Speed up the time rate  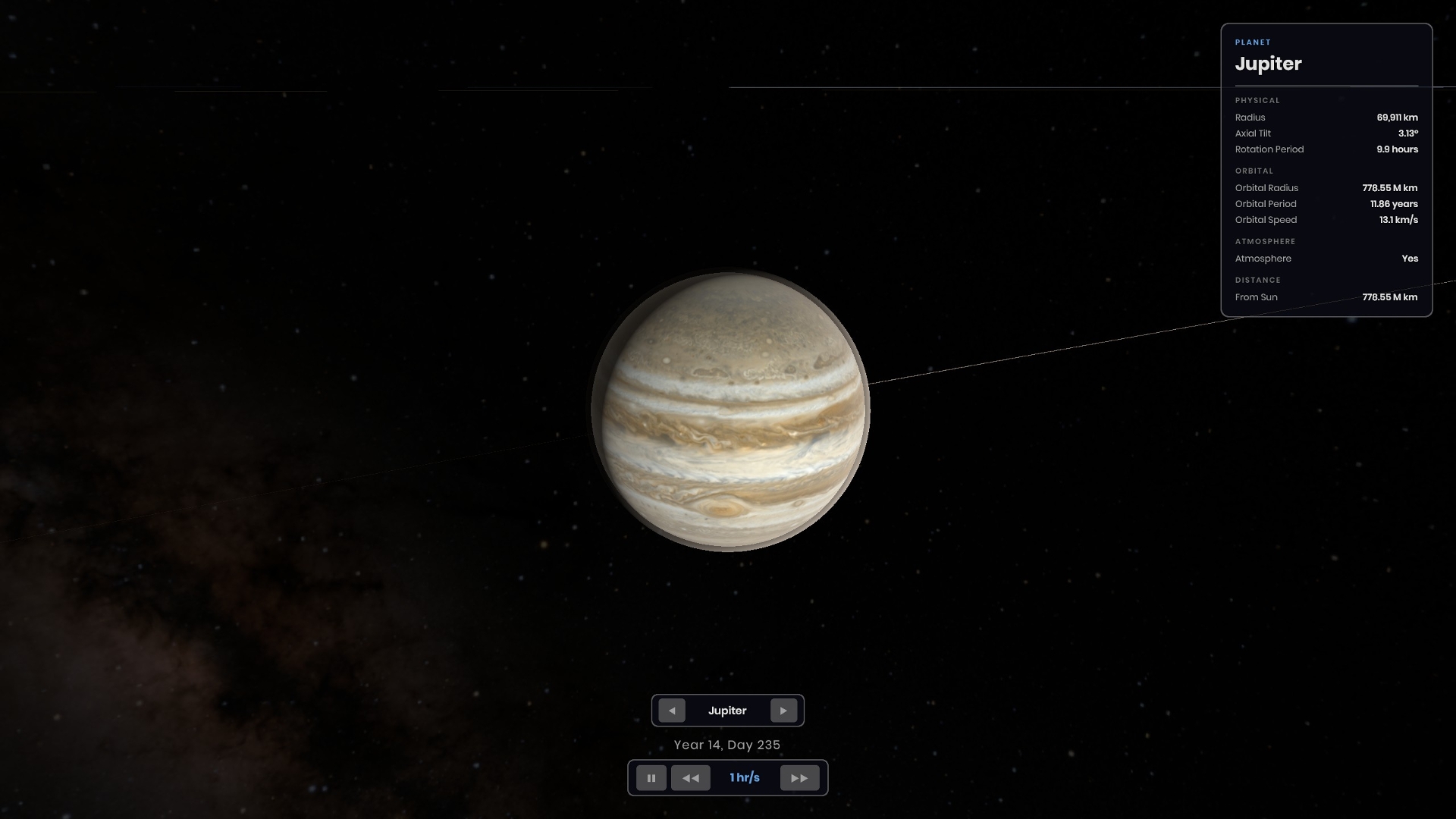[x=799, y=778]
